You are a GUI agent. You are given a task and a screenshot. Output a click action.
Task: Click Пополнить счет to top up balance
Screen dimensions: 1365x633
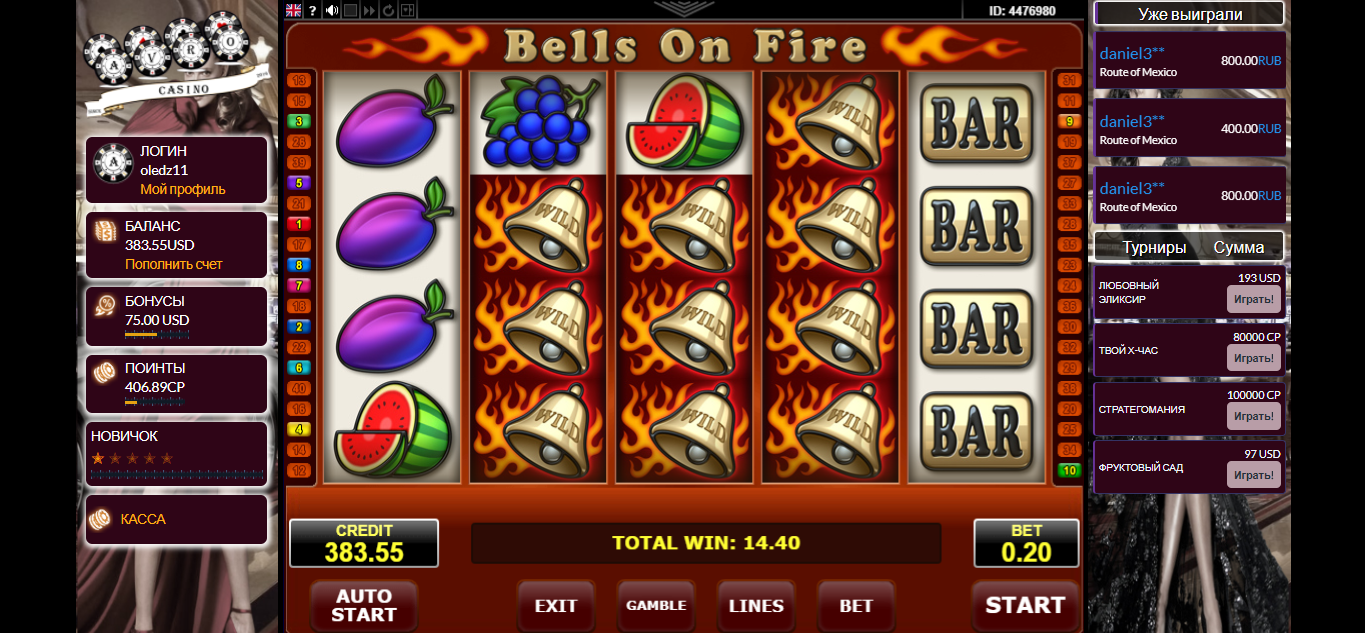tap(174, 264)
